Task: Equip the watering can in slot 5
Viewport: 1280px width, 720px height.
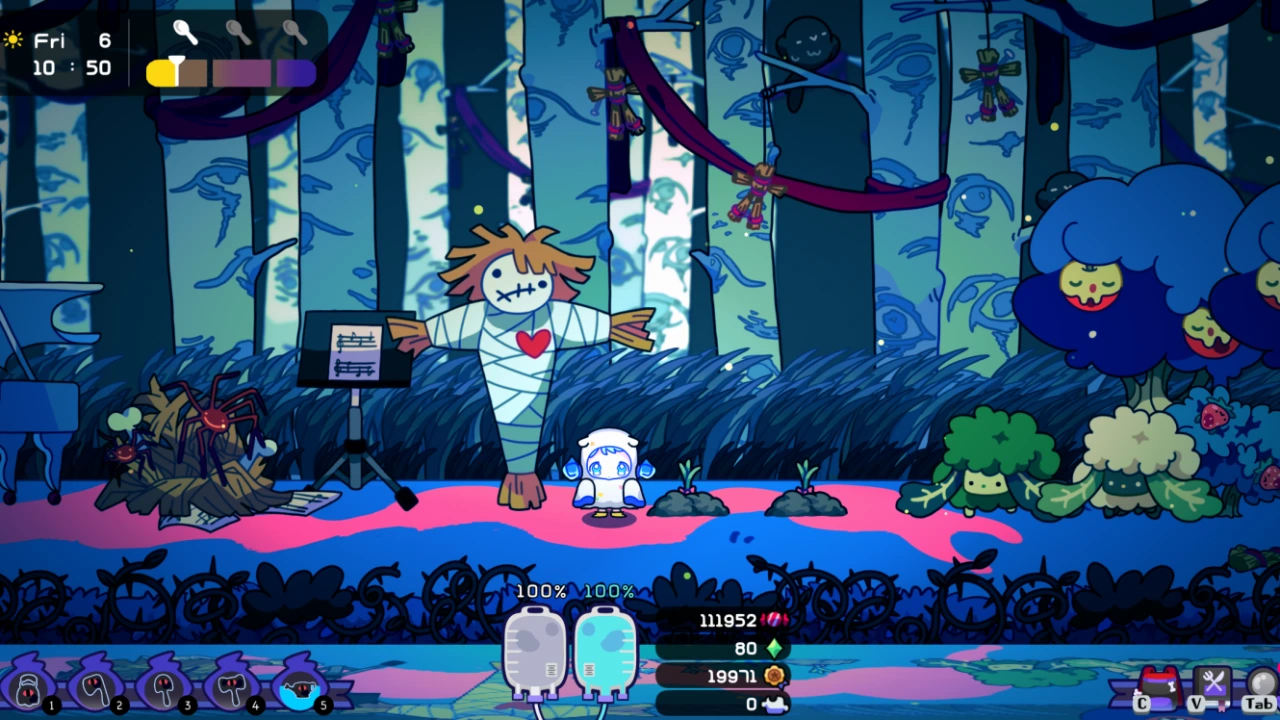Action: coord(299,687)
